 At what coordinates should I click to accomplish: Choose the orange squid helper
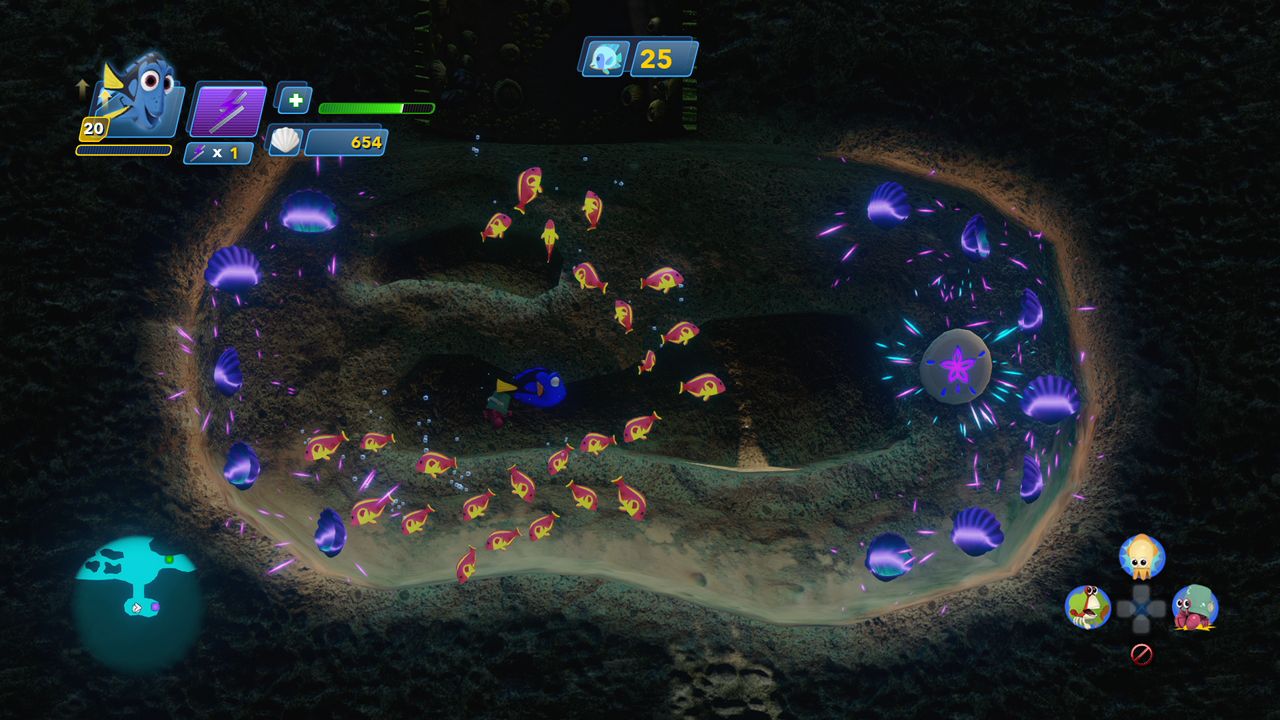coord(1141,555)
